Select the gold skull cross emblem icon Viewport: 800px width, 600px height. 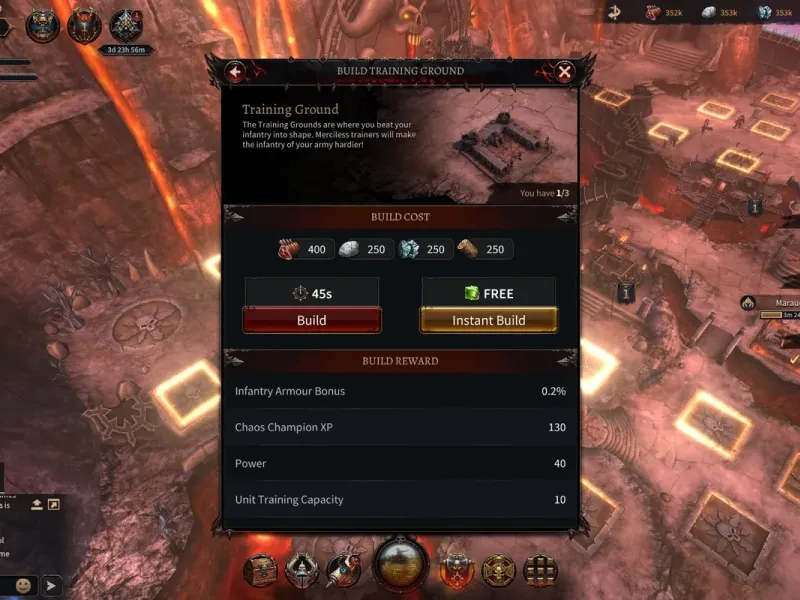pos(498,570)
